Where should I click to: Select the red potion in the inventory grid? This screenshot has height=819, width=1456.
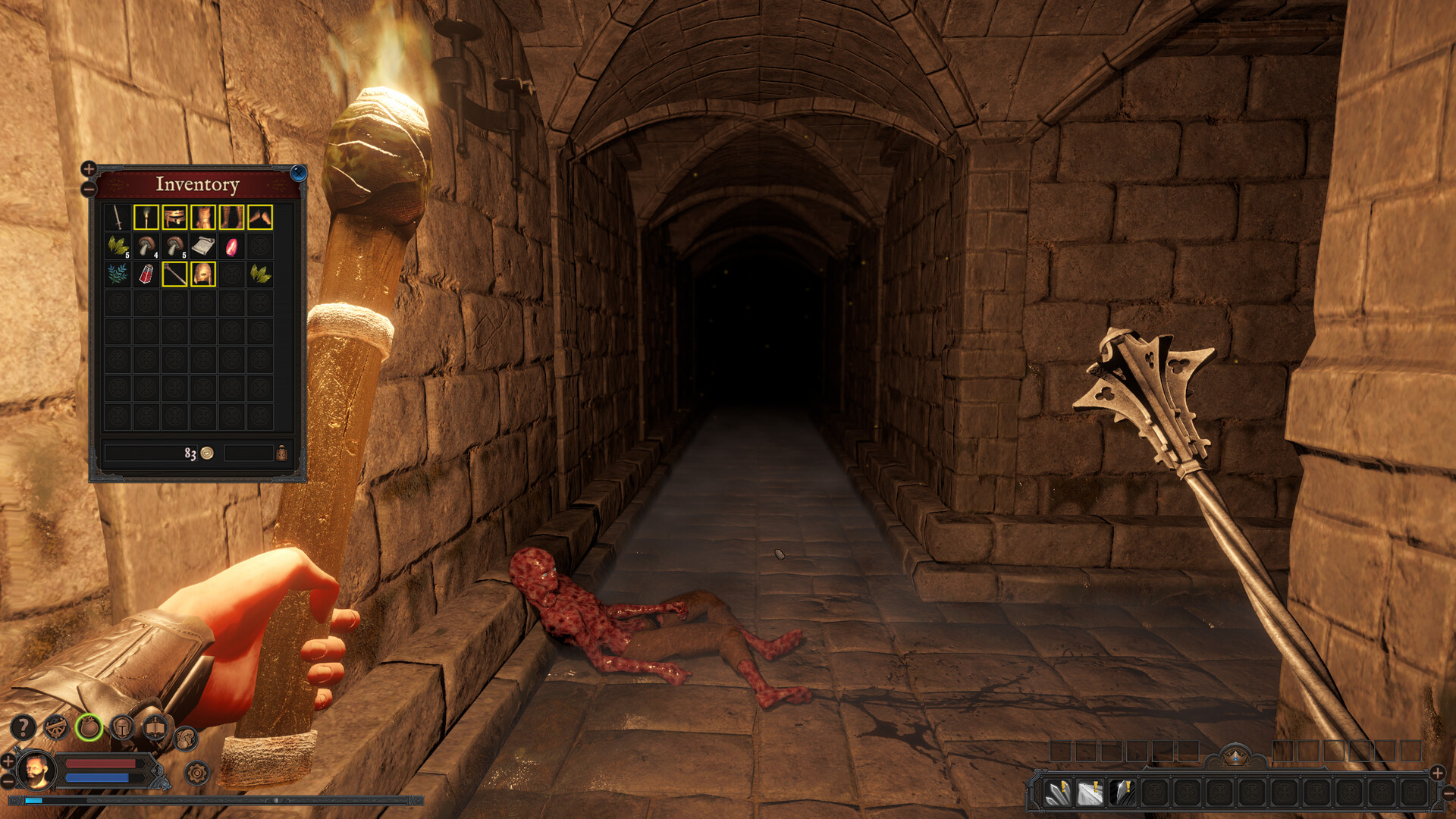146,275
